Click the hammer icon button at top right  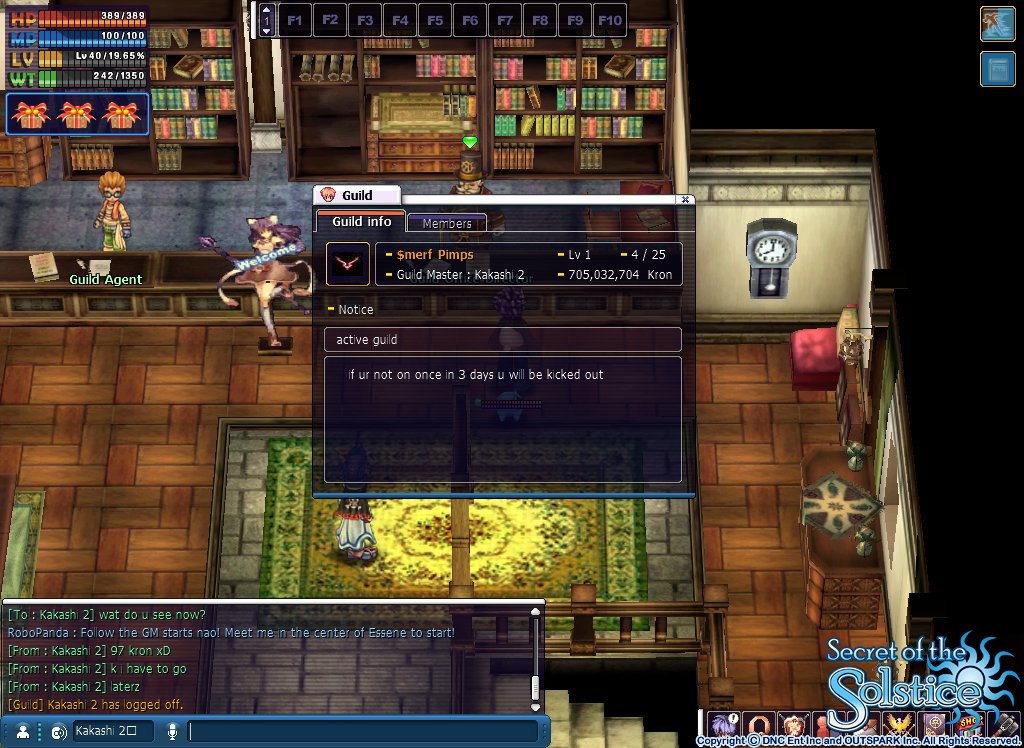[997, 24]
